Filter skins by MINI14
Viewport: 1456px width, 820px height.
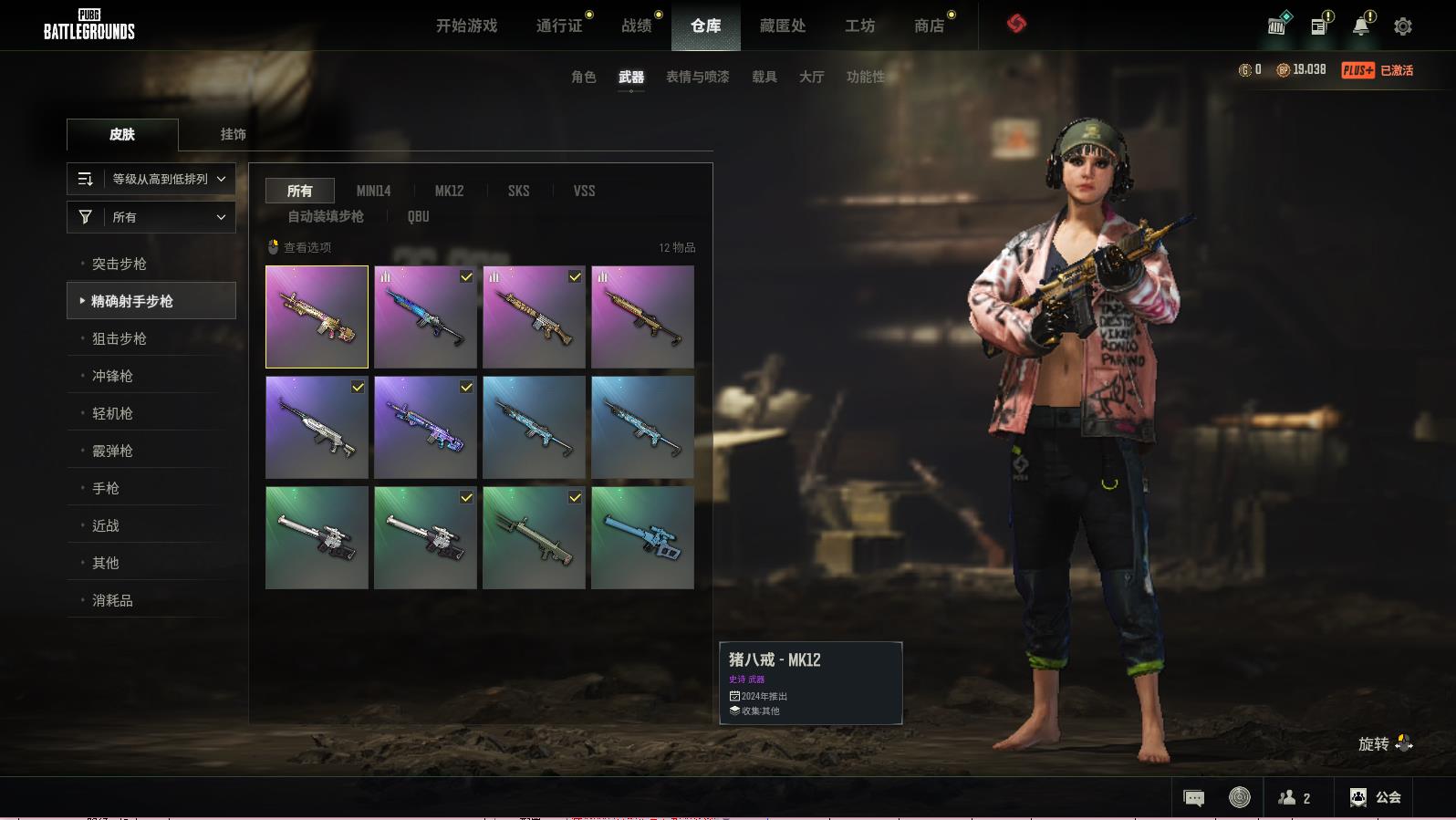373,191
